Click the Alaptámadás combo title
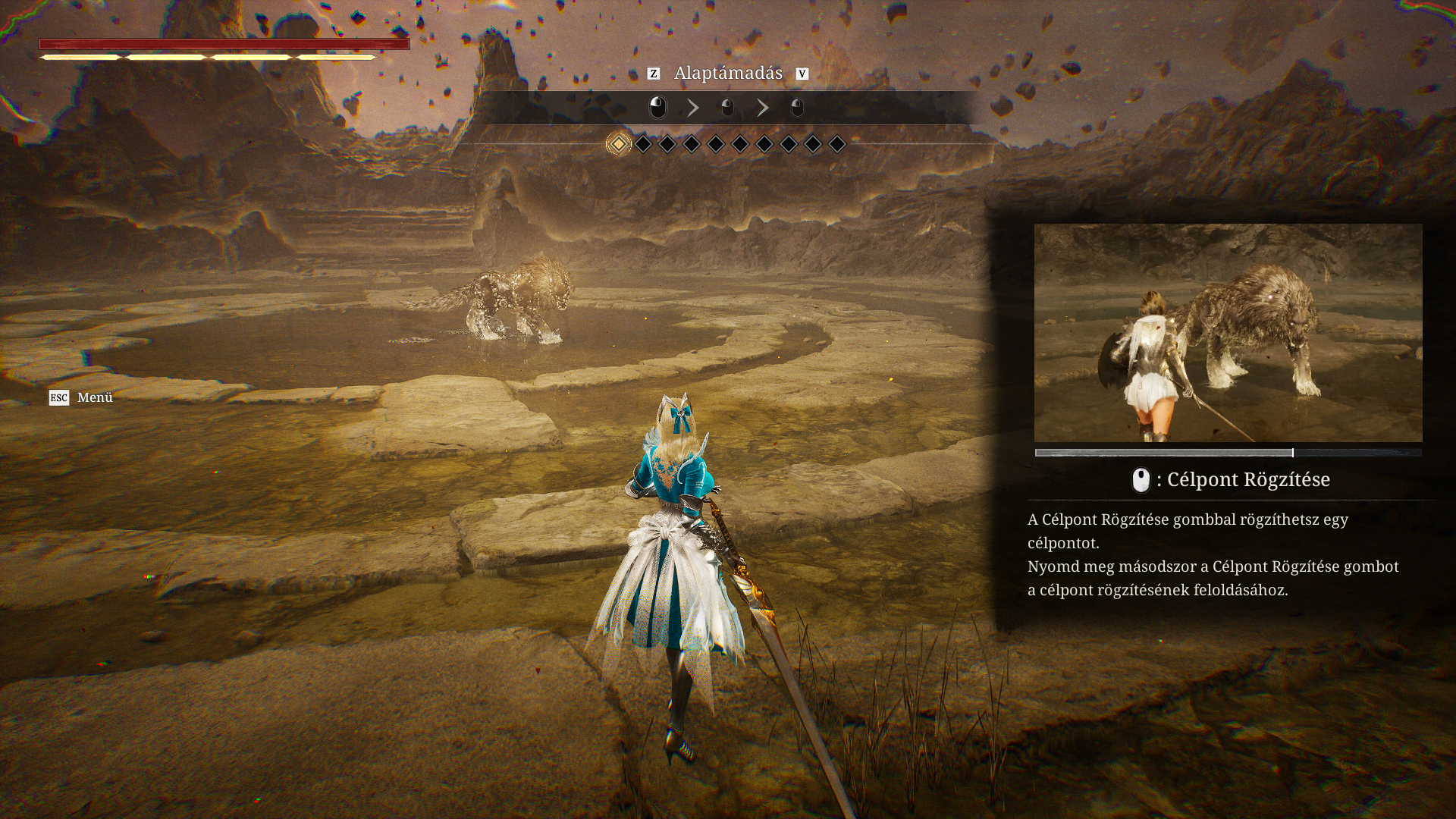 coord(728,74)
